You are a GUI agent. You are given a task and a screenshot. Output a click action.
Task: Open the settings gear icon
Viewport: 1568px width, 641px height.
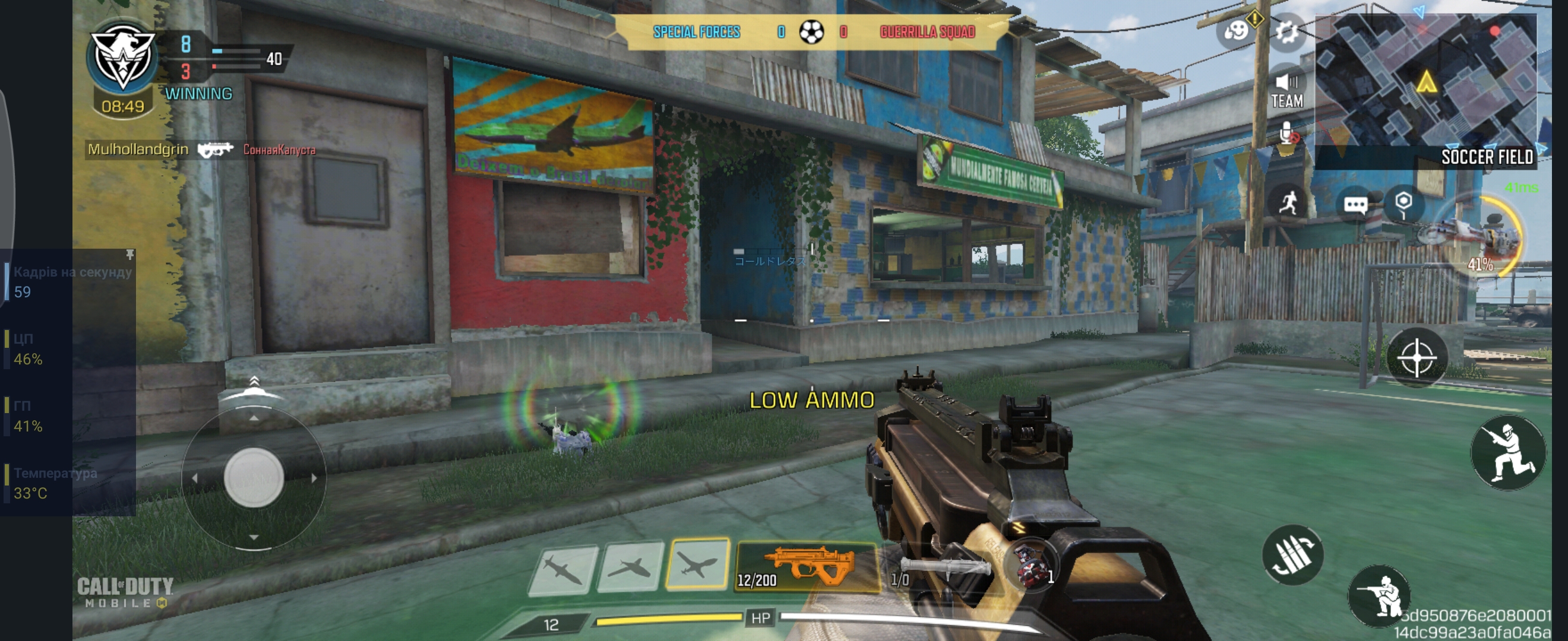point(1285,31)
